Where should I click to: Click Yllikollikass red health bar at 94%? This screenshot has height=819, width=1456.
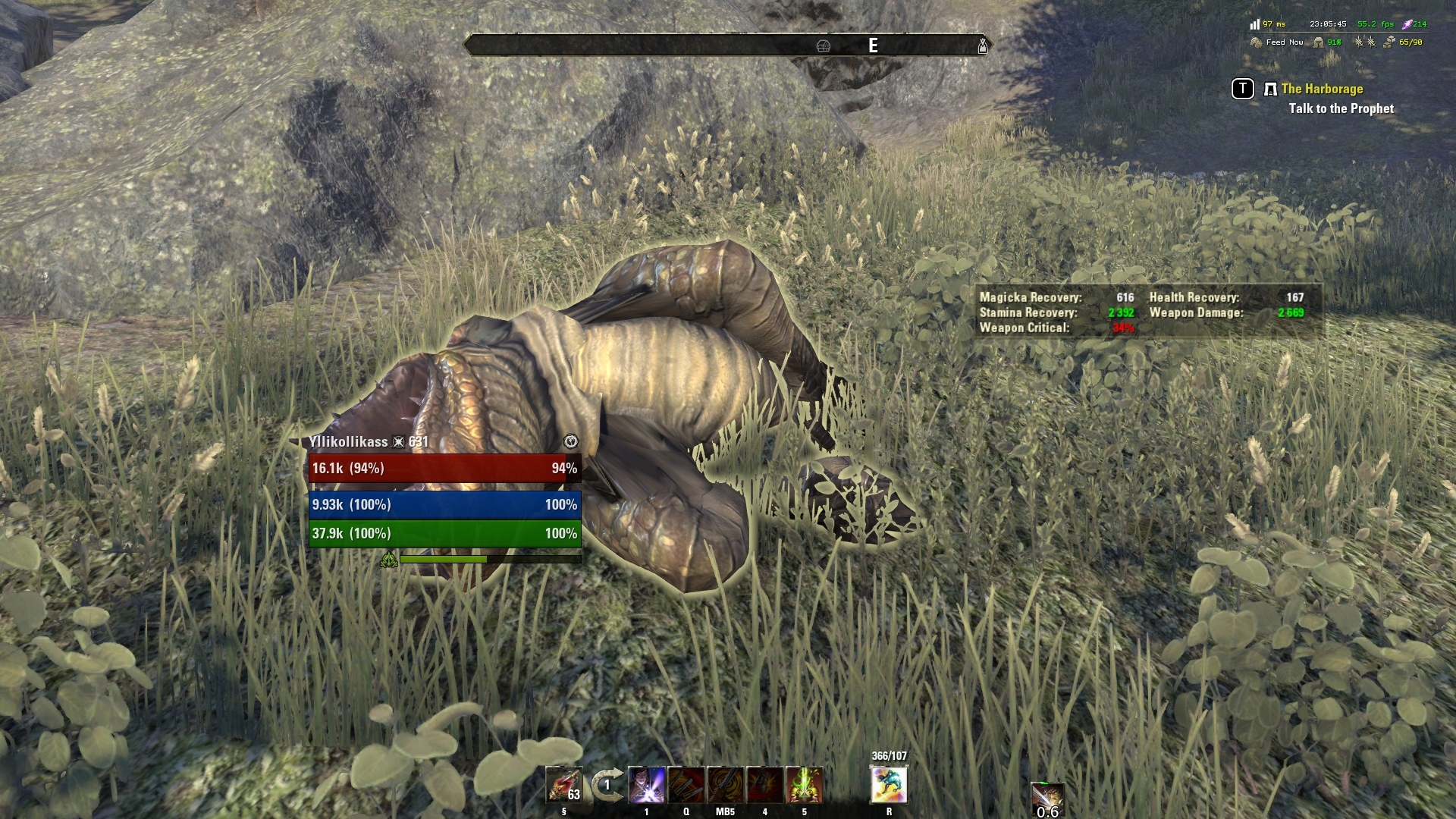point(444,469)
